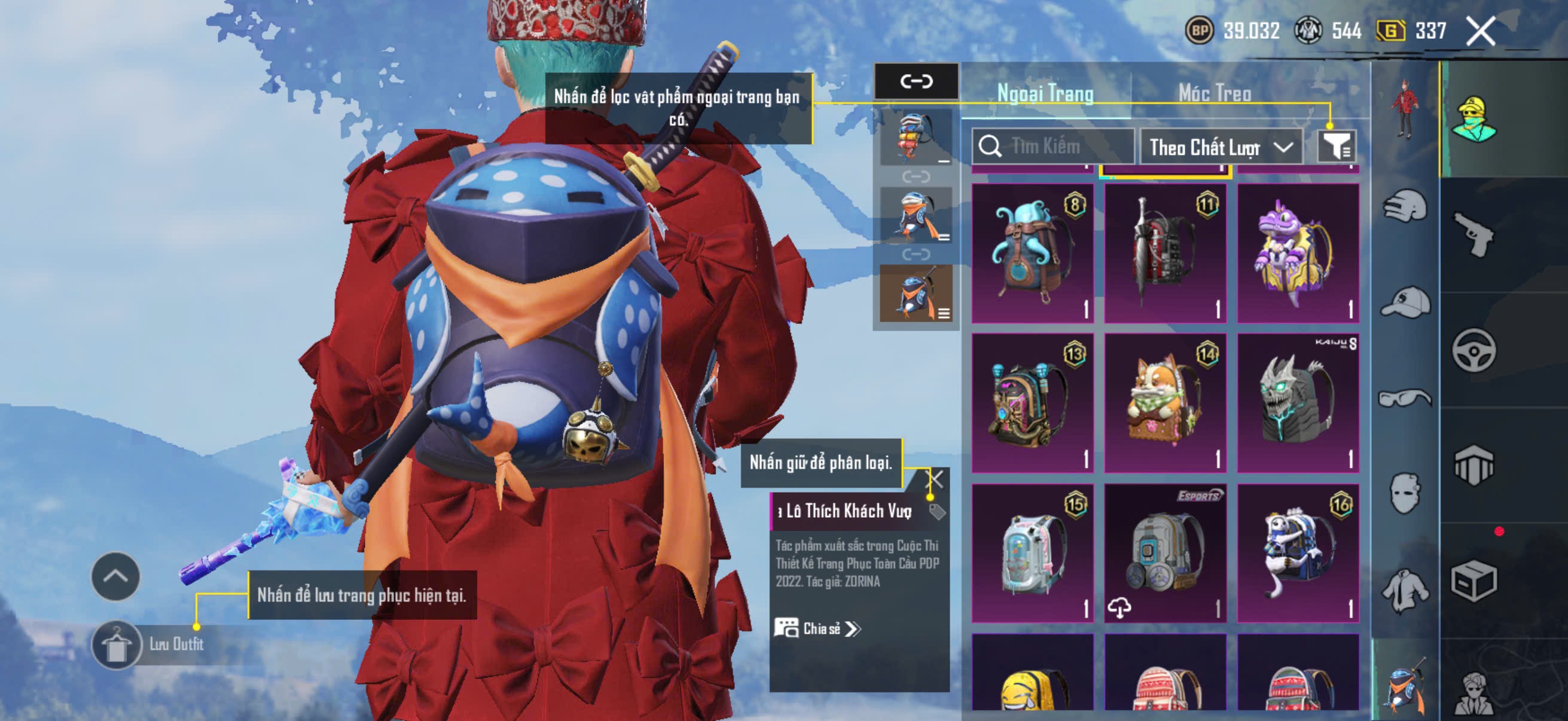The width and height of the screenshot is (1568, 721).
Task: Close the item description popup
Action: (x=935, y=479)
